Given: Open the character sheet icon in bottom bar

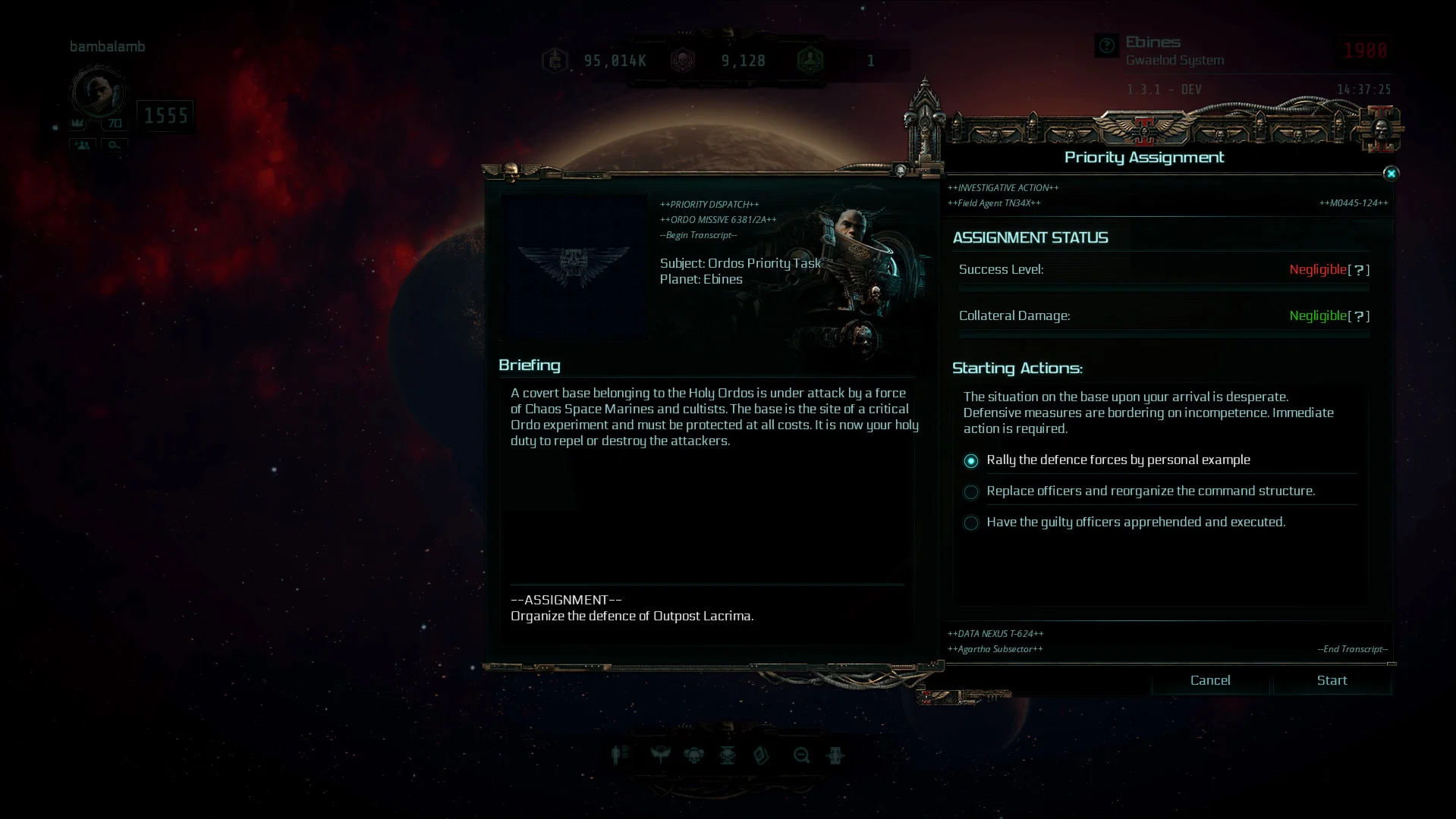Looking at the screenshot, I should (620, 755).
